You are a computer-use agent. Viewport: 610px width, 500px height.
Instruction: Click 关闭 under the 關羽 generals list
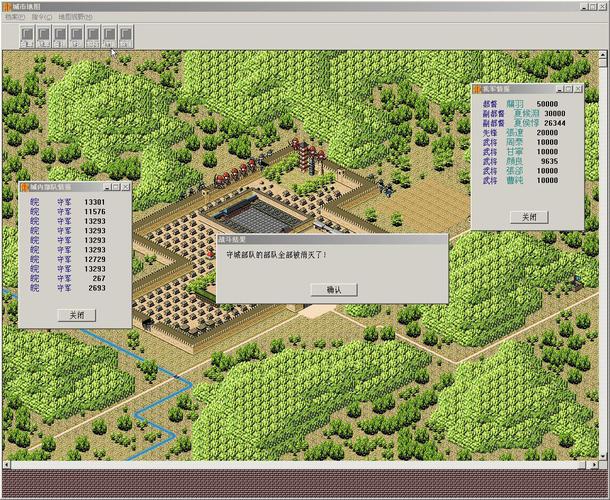[x=527, y=217]
